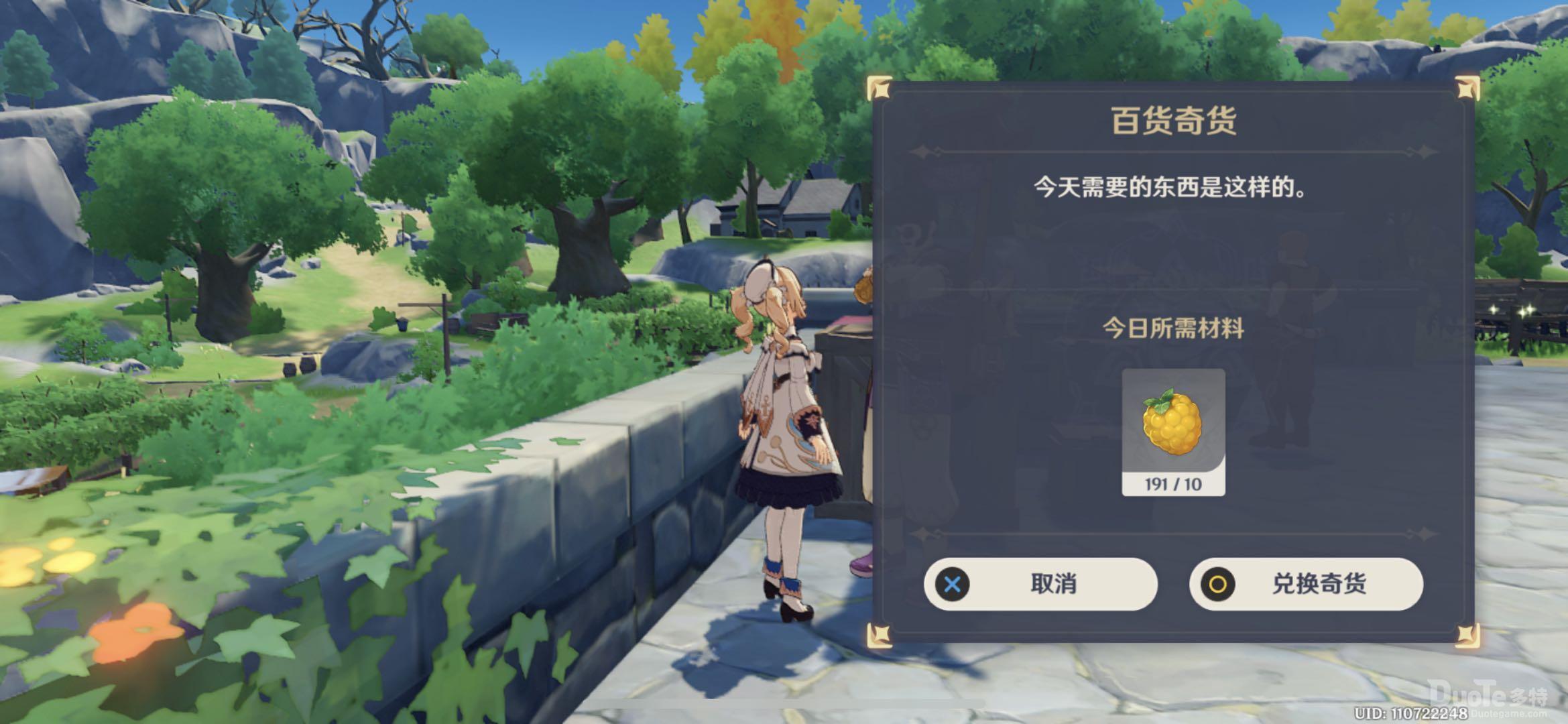Confirm trade via 兑换奇货 button
Screen dimensions: 1568x724
click(x=1306, y=584)
